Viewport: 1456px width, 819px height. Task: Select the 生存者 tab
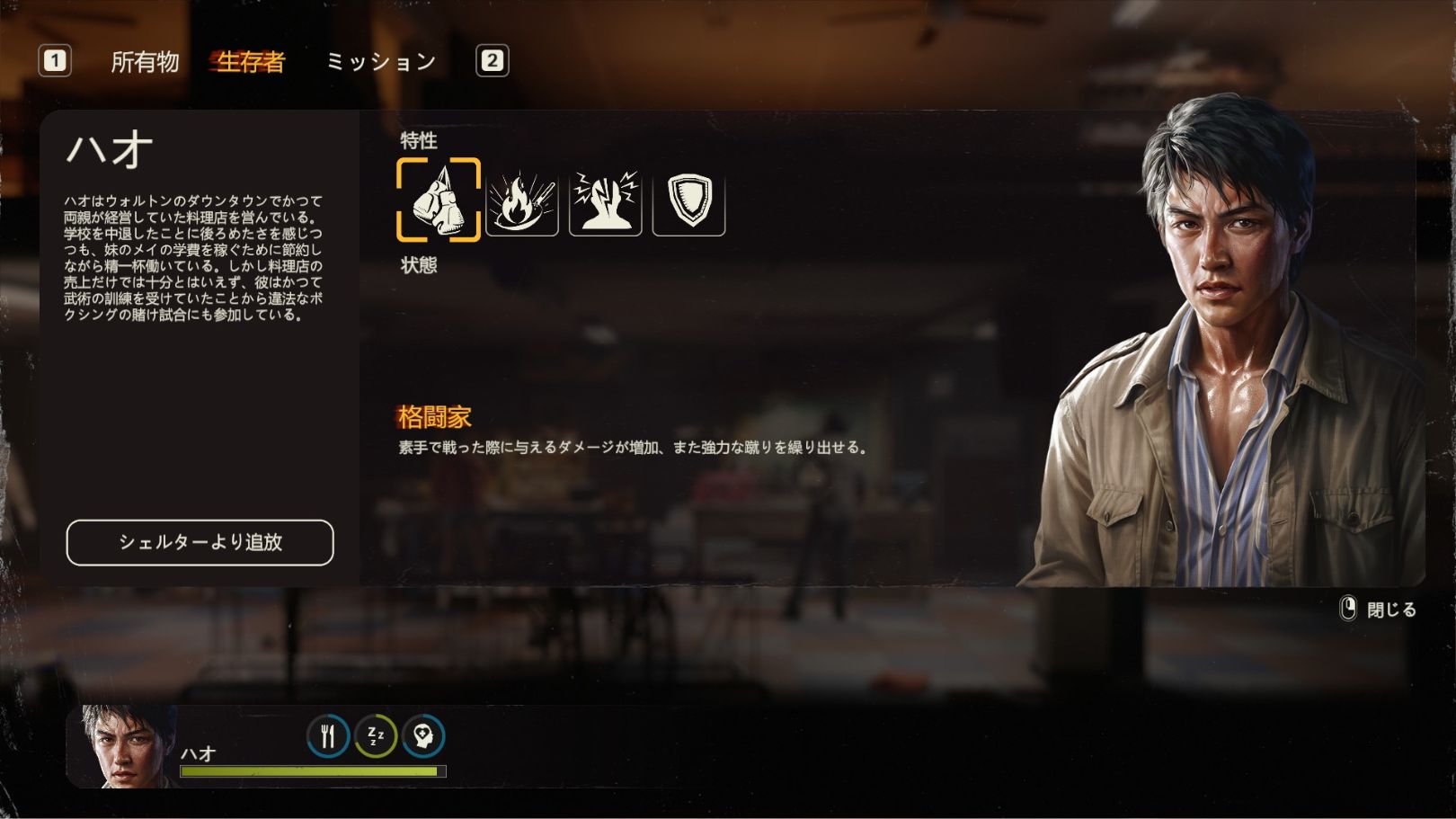[x=251, y=61]
